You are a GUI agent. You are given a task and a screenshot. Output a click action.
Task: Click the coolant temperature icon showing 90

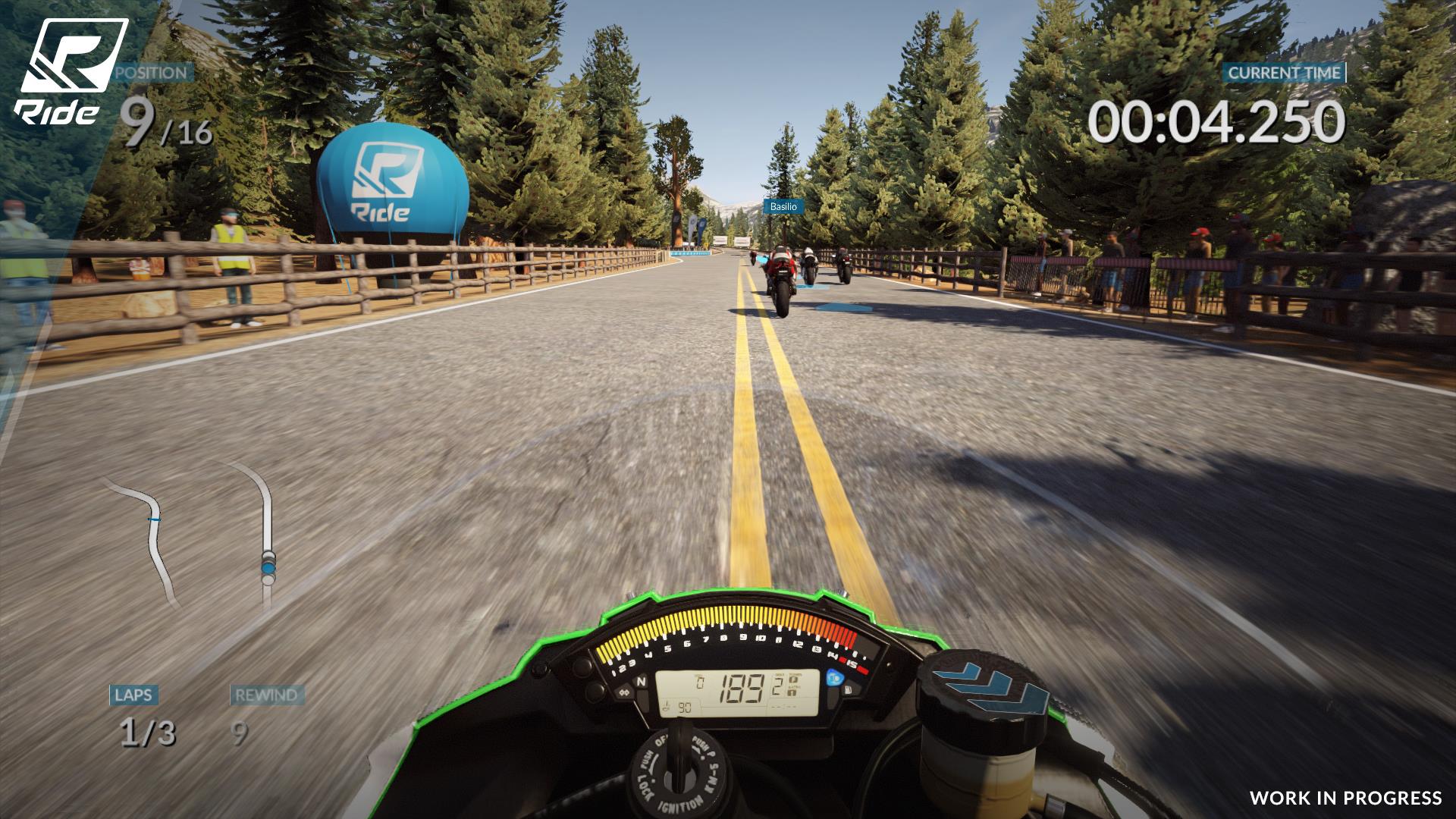pos(678,707)
